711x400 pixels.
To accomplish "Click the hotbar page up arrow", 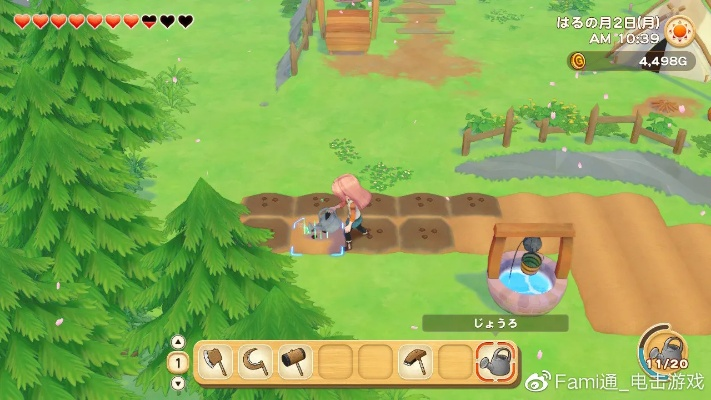I will point(178,342).
